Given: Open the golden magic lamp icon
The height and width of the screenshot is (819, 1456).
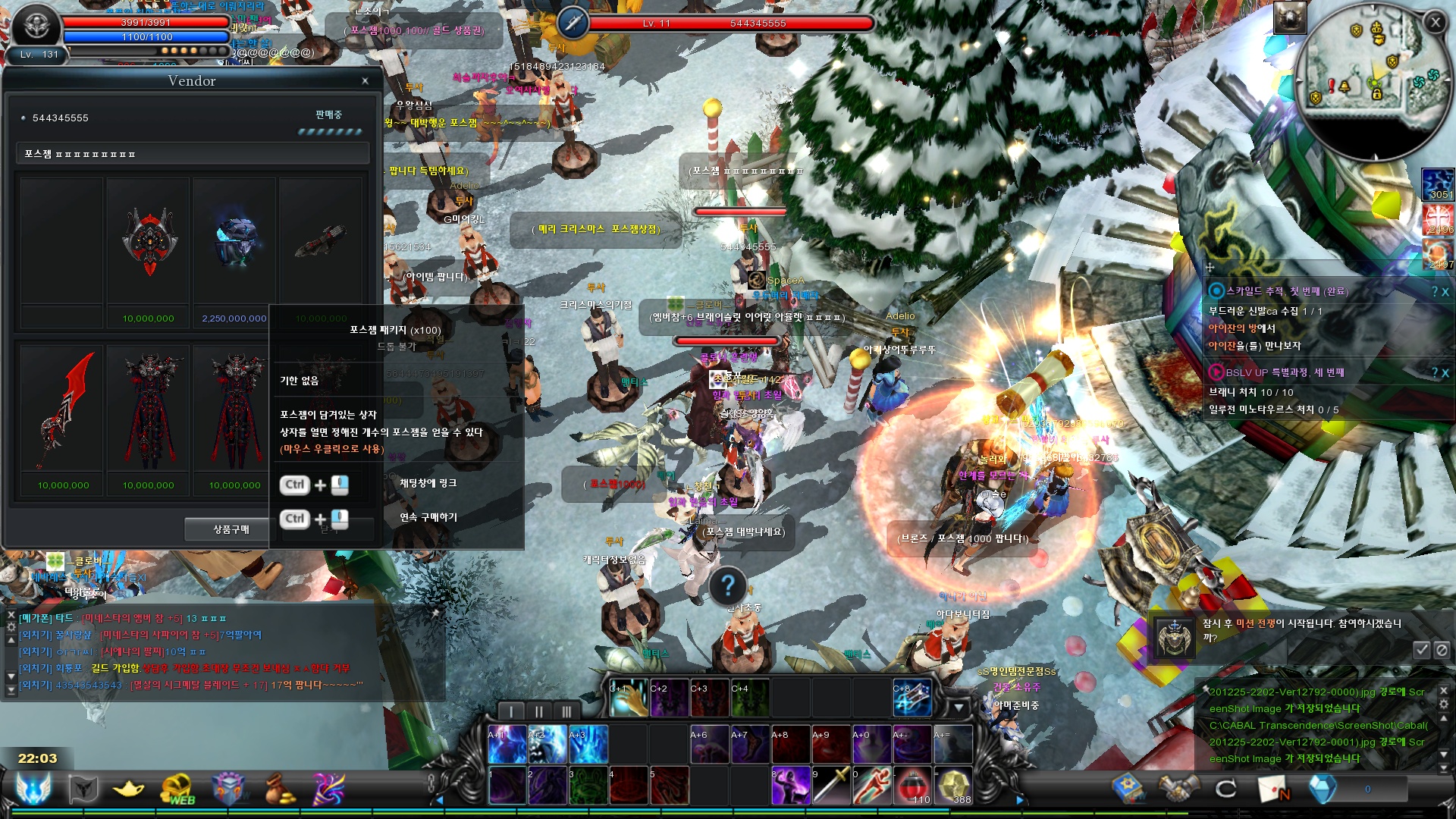Looking at the screenshot, I should point(128,789).
